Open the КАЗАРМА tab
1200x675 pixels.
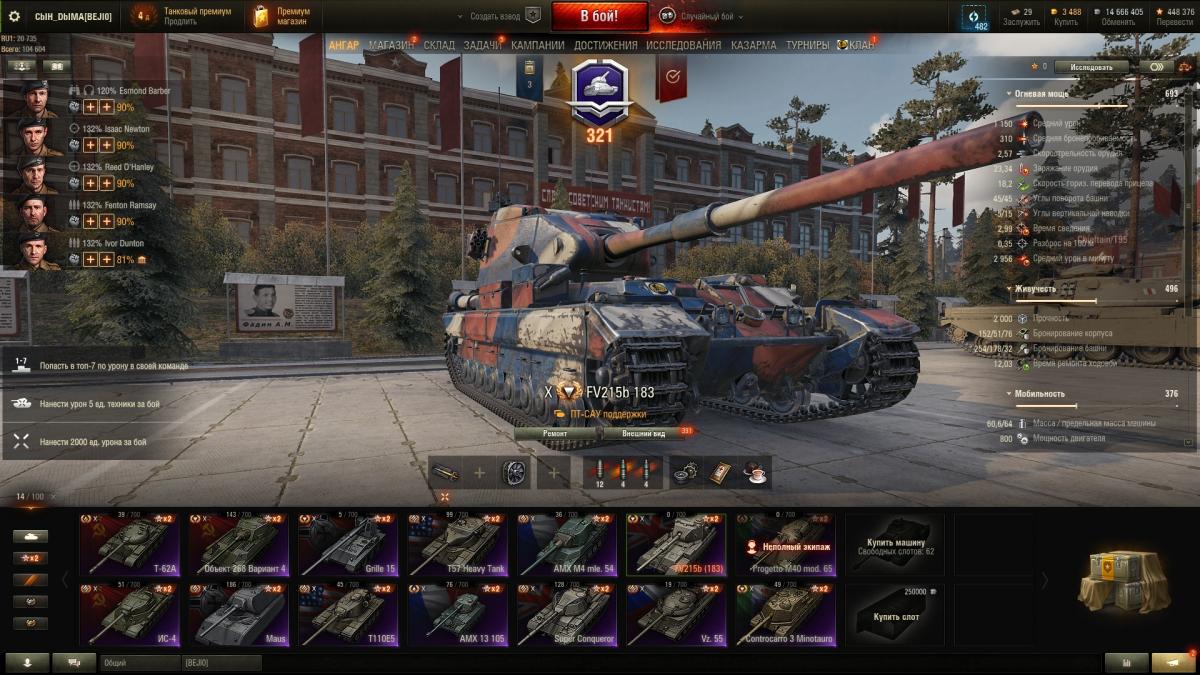tap(753, 46)
